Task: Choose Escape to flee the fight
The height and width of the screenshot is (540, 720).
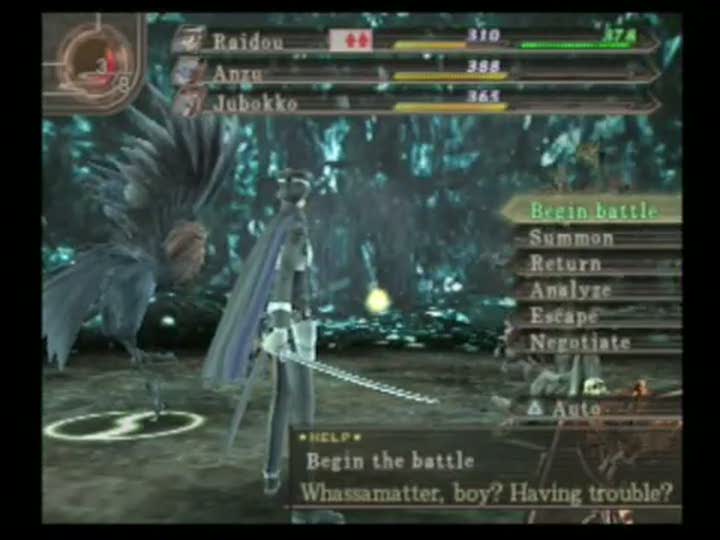Action: click(x=564, y=316)
